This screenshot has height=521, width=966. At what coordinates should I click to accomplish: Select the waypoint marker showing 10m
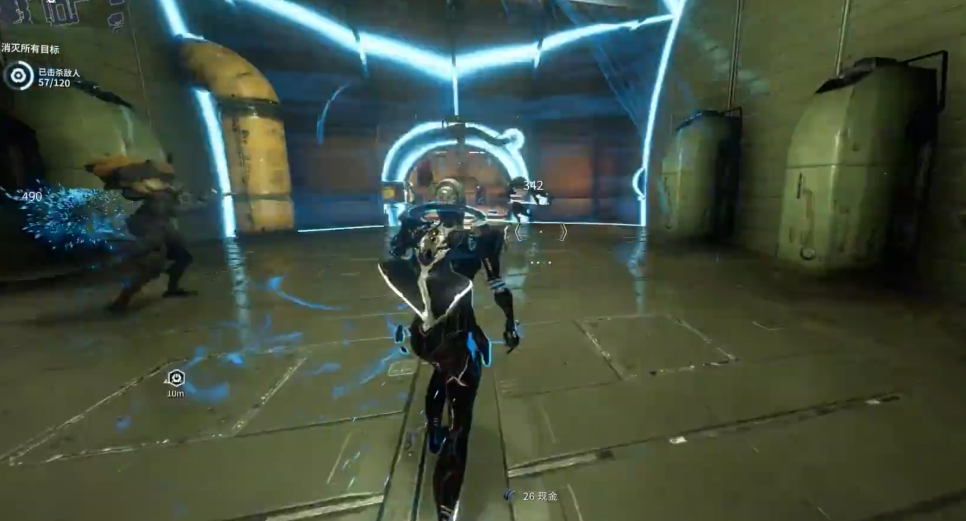click(x=176, y=378)
